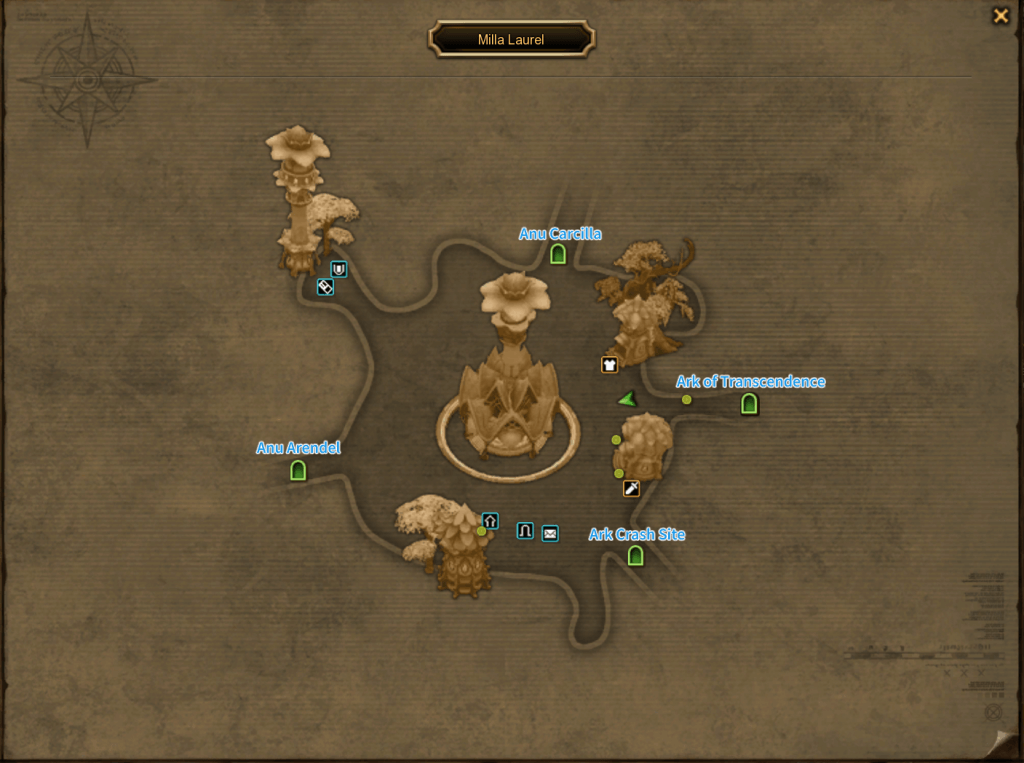1024x763 pixels.
Task: Open the envelope mailbox marker
Action: tap(550, 533)
